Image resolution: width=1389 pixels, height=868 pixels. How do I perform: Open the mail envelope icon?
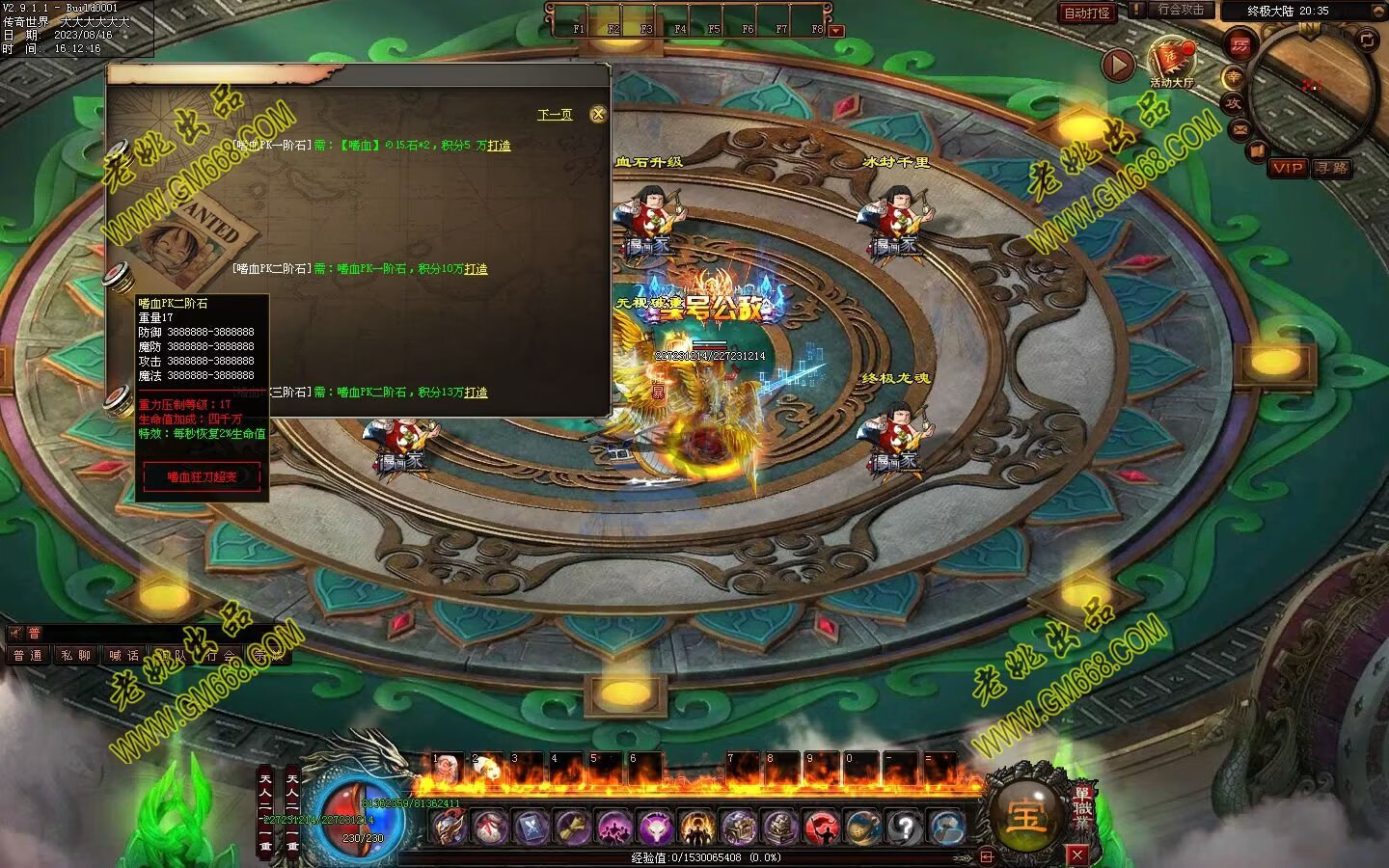pos(1240,128)
